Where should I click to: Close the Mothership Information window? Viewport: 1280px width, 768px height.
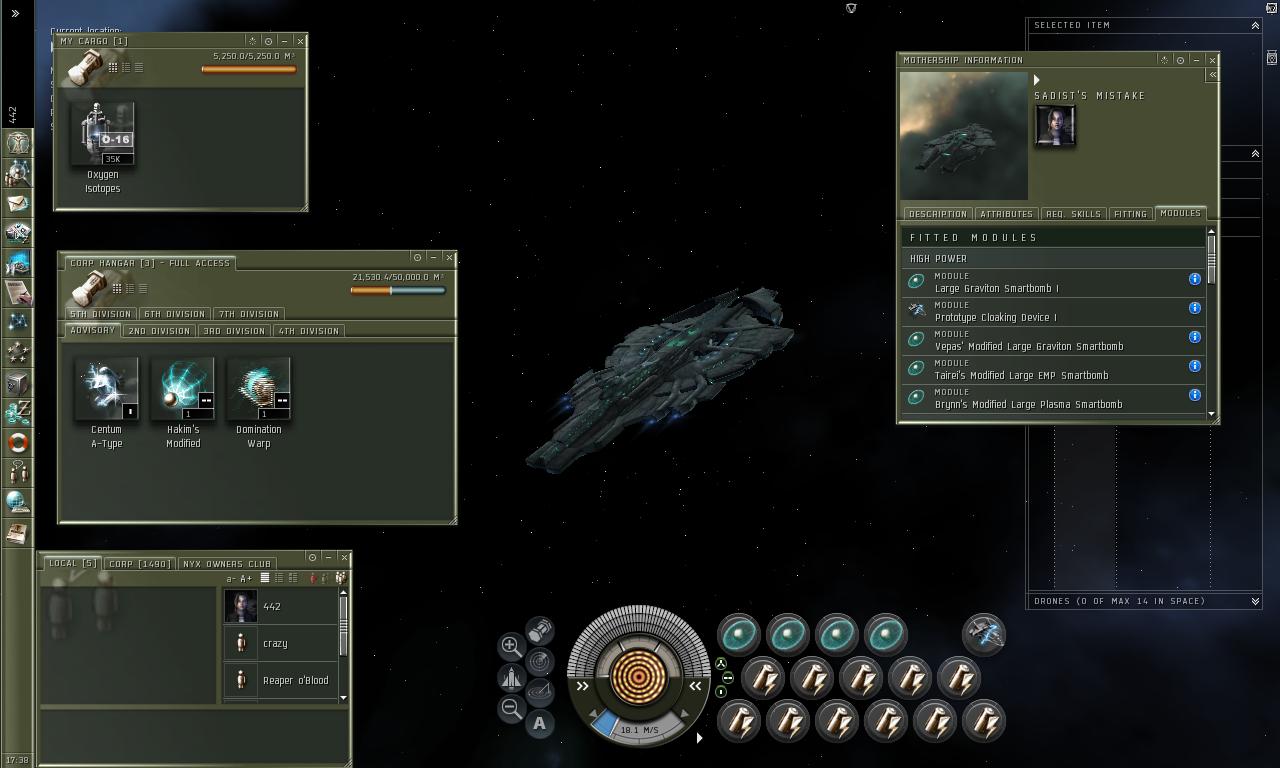point(1212,60)
